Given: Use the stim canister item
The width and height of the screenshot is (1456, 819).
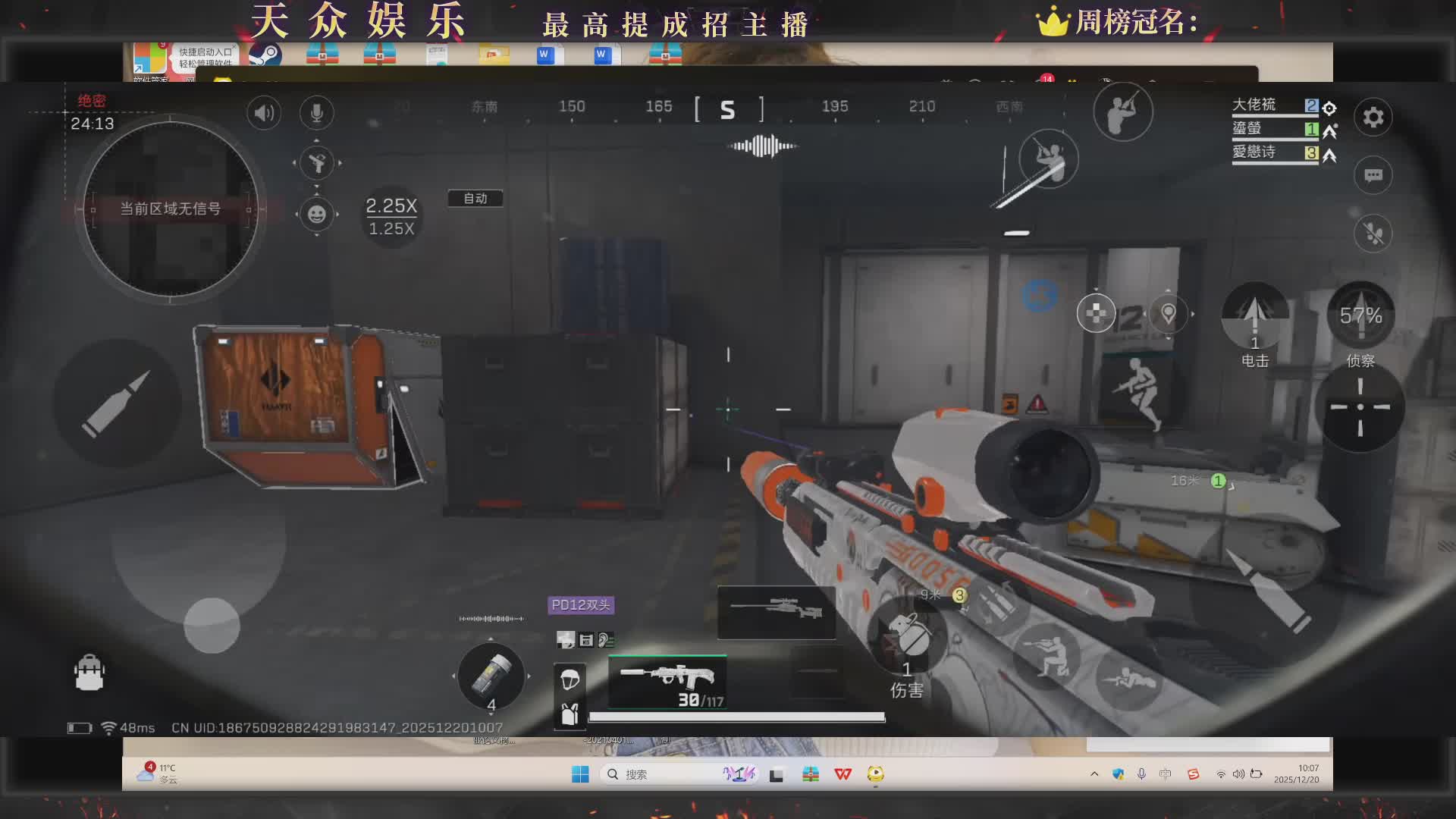Looking at the screenshot, I should click(491, 675).
